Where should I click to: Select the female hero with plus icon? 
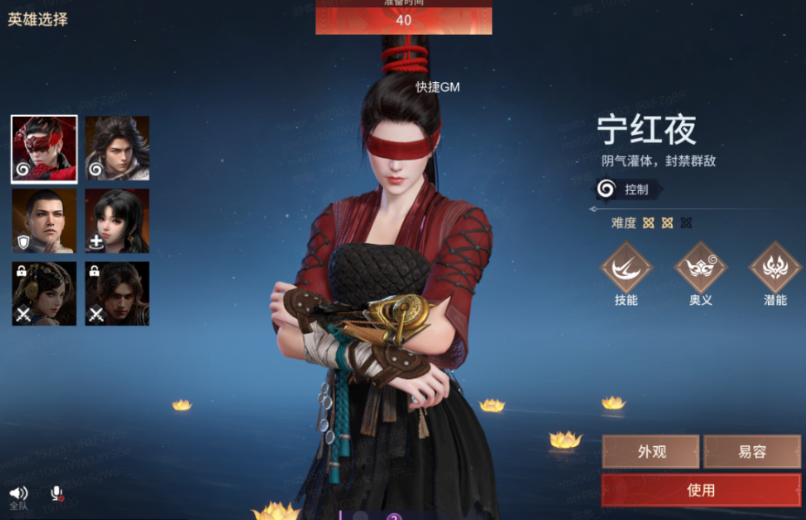click(x=117, y=221)
